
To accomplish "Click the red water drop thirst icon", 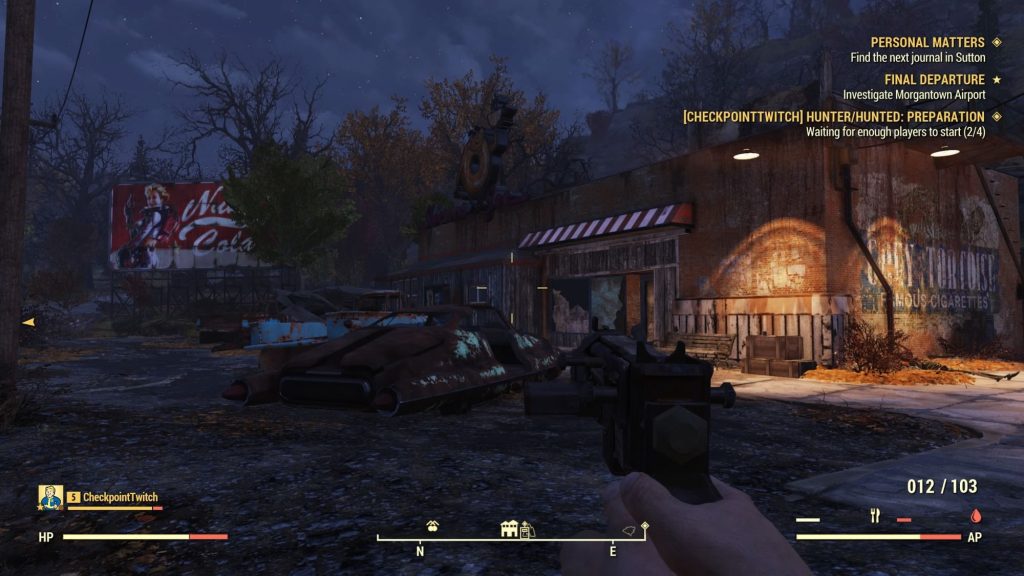I will pyautogui.click(x=975, y=517).
